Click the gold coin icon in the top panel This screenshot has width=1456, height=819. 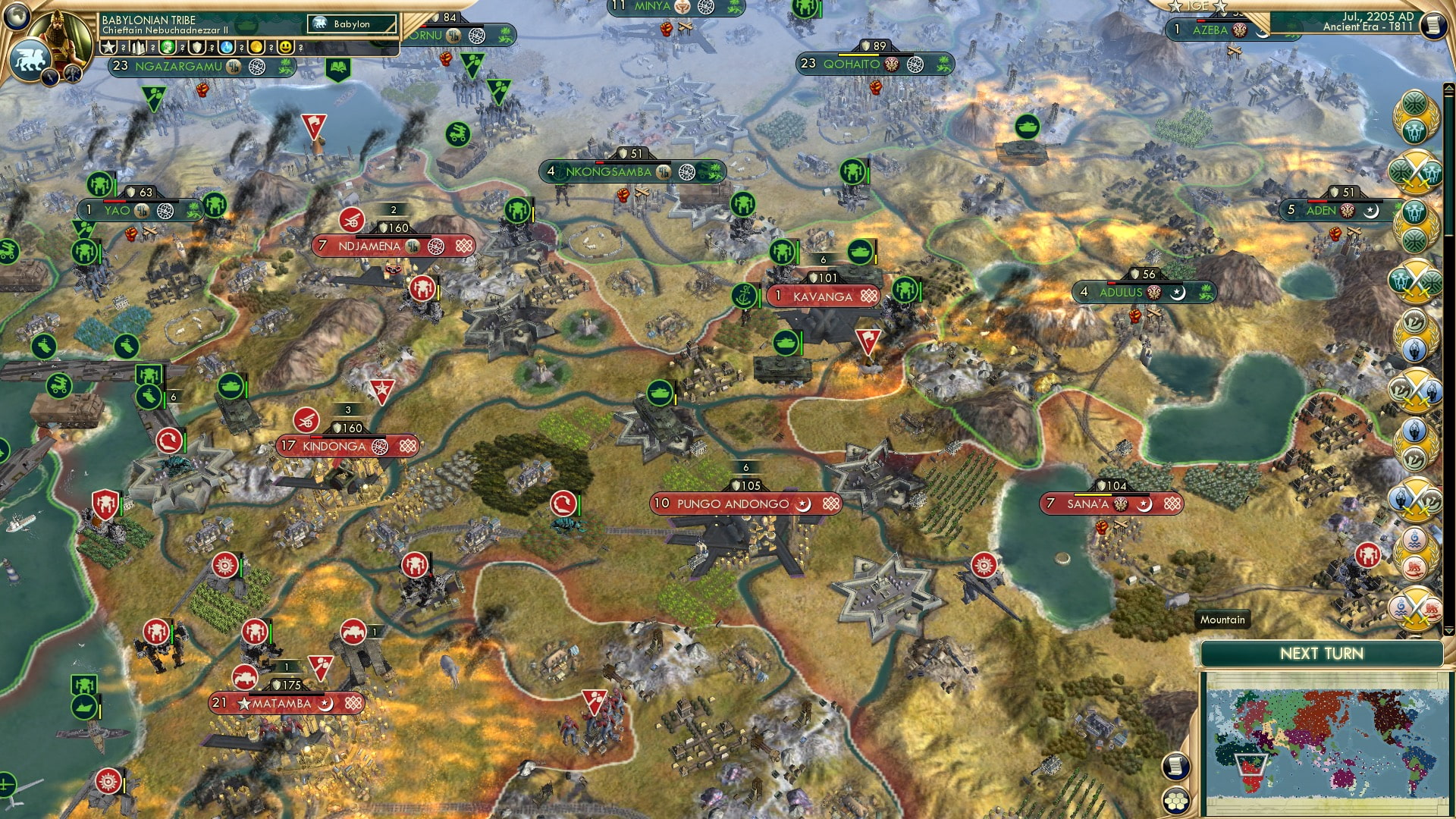pyautogui.click(x=256, y=46)
